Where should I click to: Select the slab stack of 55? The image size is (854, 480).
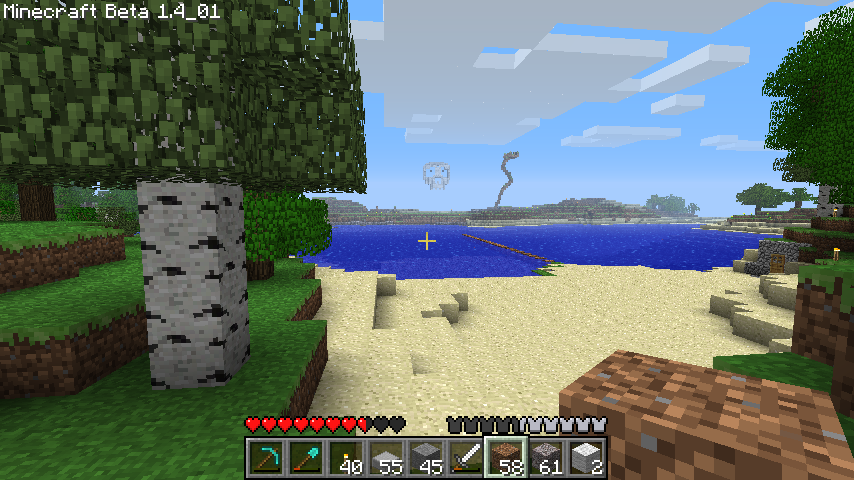click(x=386, y=458)
